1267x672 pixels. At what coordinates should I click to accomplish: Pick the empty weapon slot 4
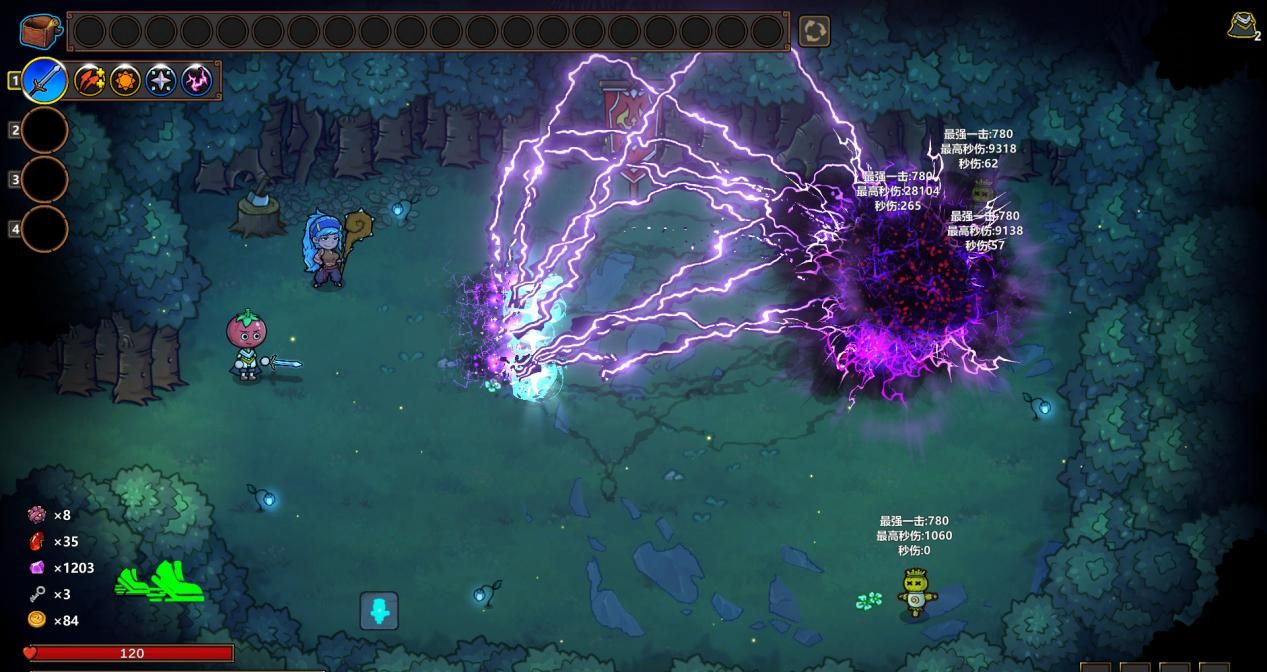coord(45,229)
